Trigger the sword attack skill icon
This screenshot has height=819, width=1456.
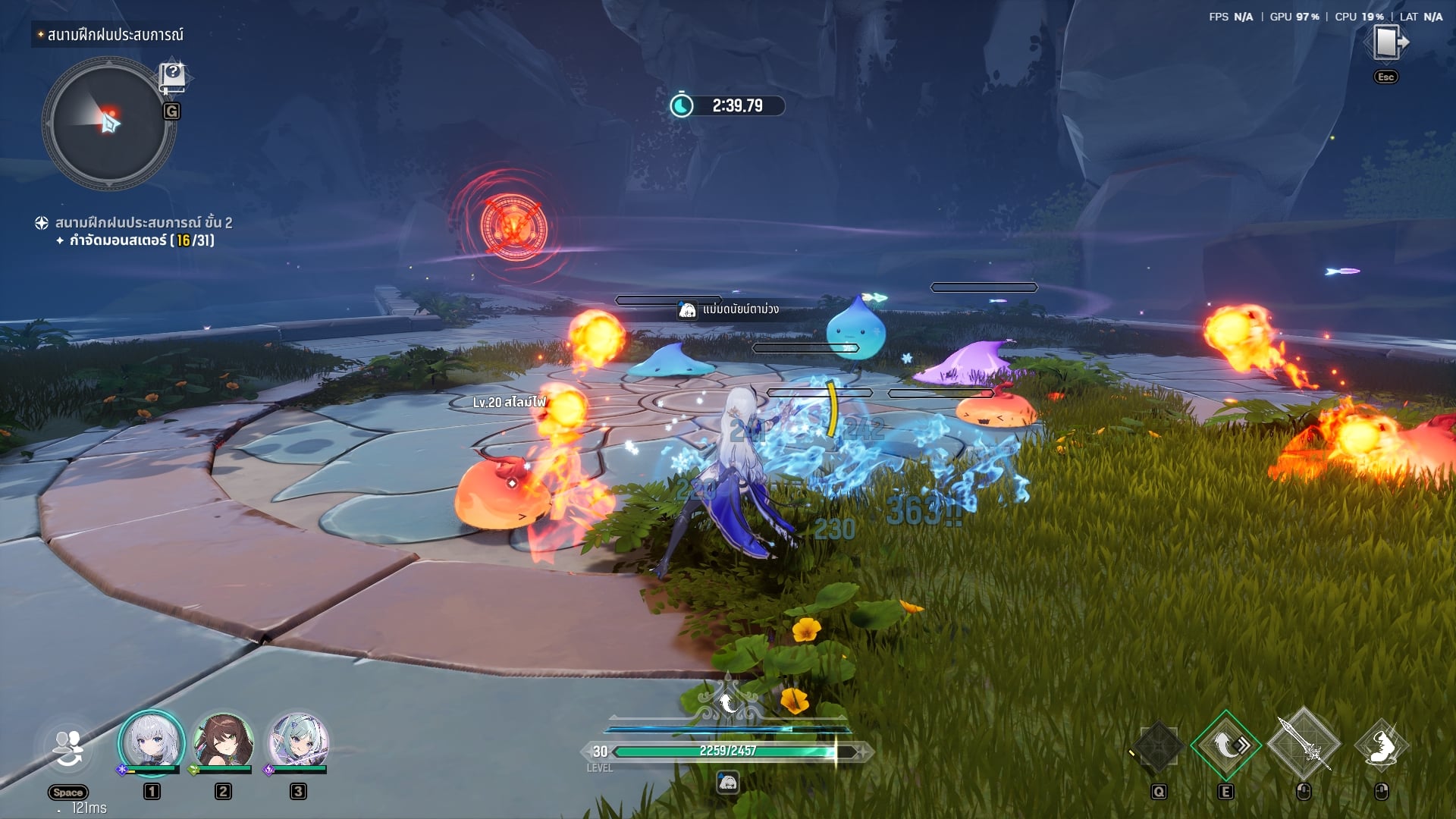1304,745
